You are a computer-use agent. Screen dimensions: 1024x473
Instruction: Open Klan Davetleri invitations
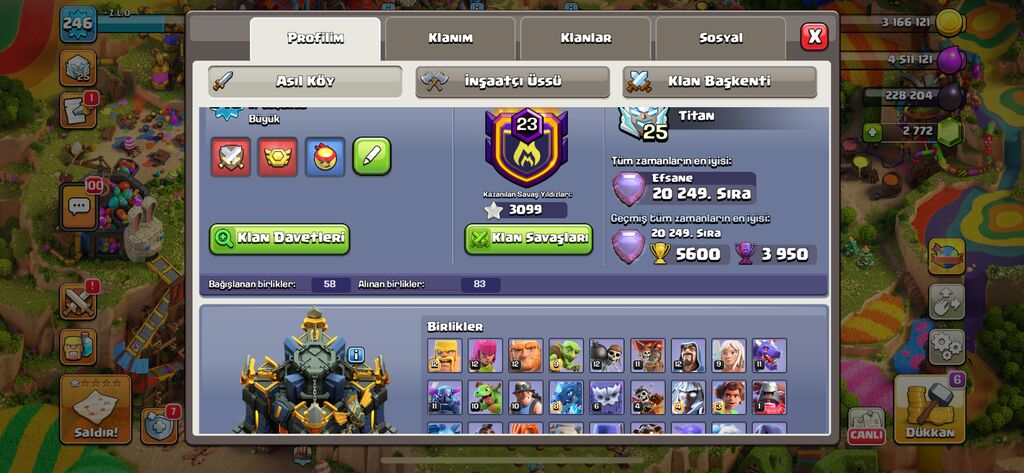tap(279, 238)
